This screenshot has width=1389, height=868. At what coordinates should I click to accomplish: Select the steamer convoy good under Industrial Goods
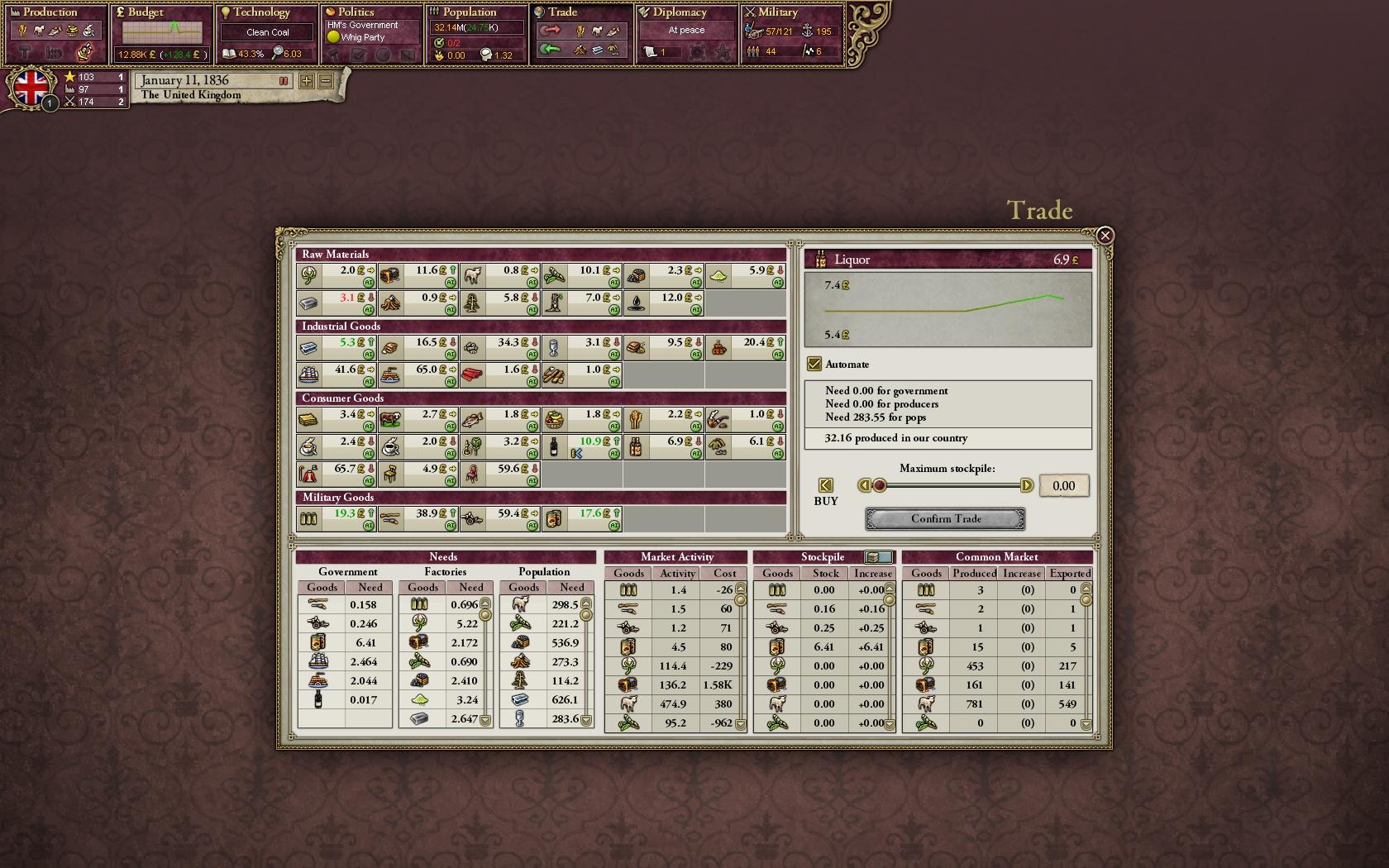click(x=389, y=374)
